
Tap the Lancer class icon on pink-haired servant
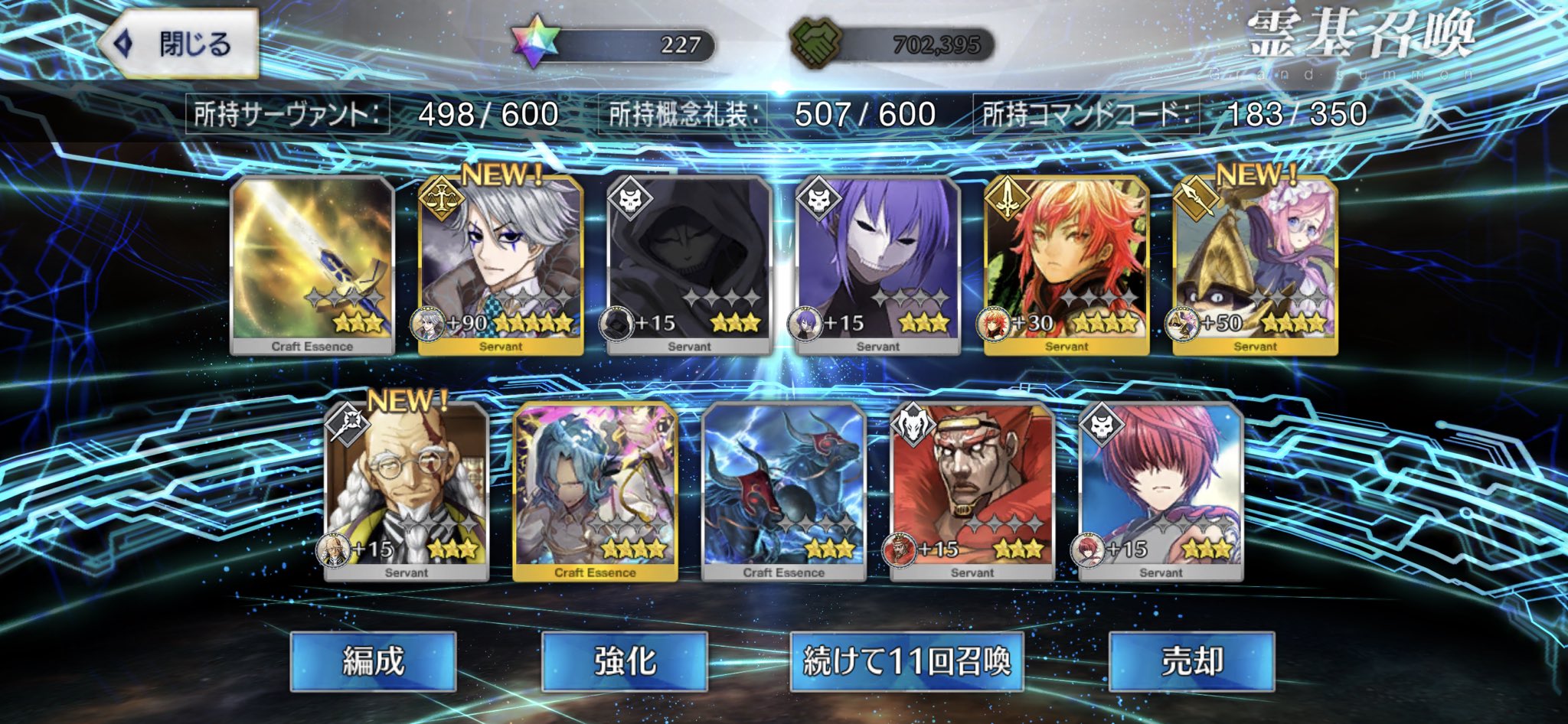pyautogui.click(x=1198, y=200)
